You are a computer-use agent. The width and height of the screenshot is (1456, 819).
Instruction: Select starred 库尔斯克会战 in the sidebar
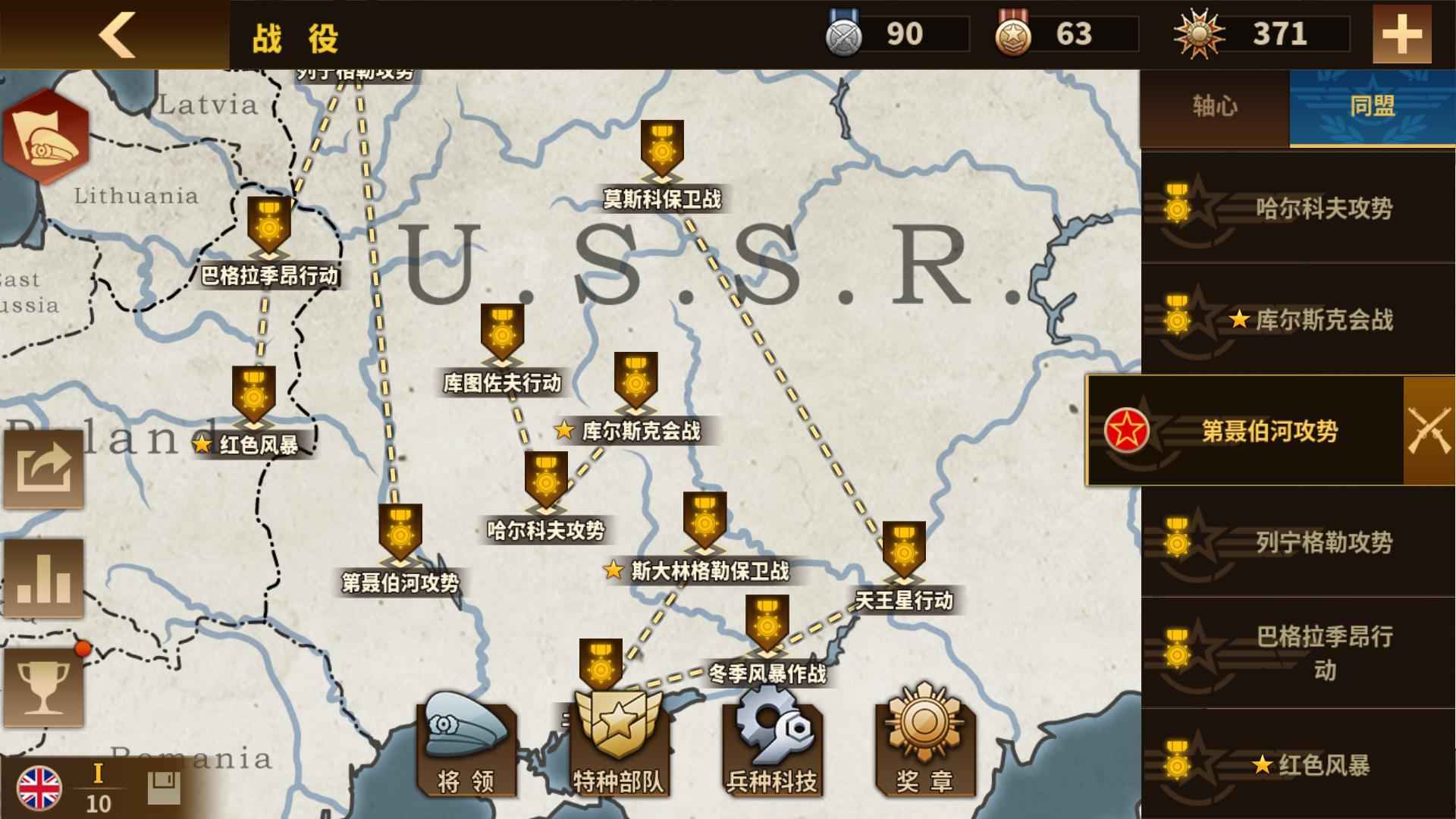click(x=1319, y=322)
